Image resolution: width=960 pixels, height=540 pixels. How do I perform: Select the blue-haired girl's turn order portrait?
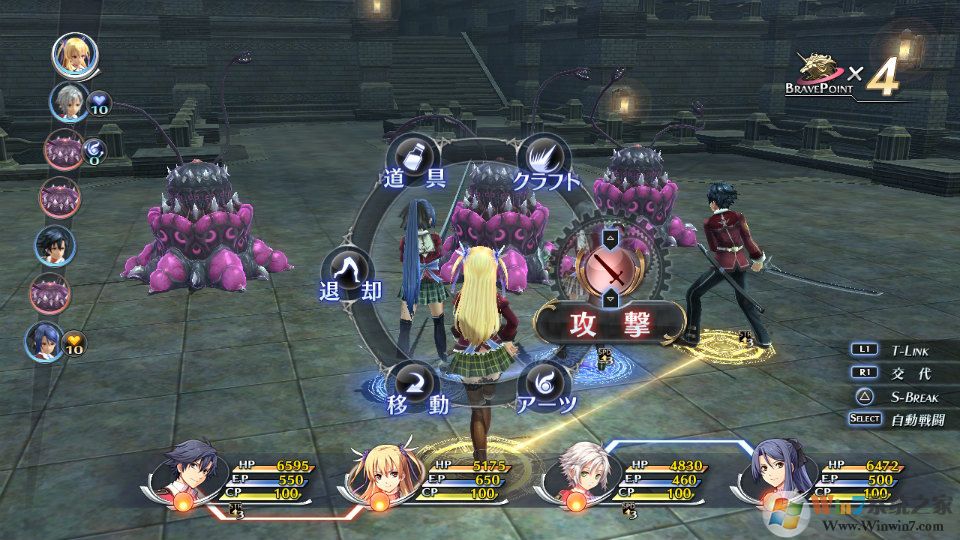(46, 341)
